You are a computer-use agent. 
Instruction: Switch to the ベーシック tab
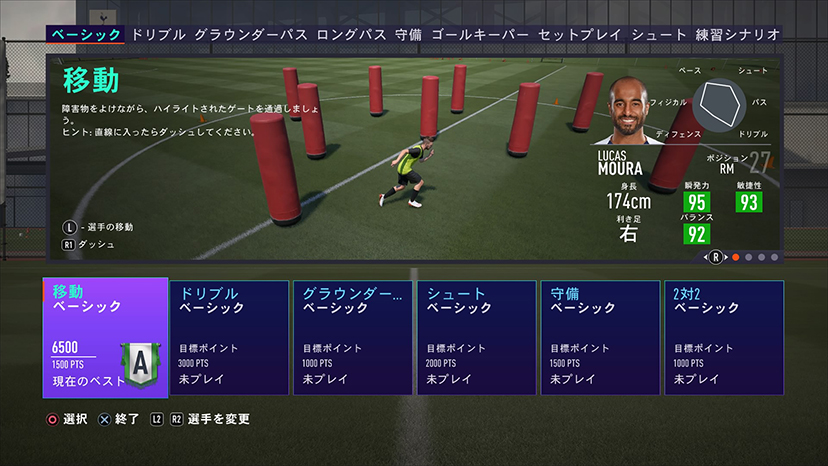coord(86,34)
